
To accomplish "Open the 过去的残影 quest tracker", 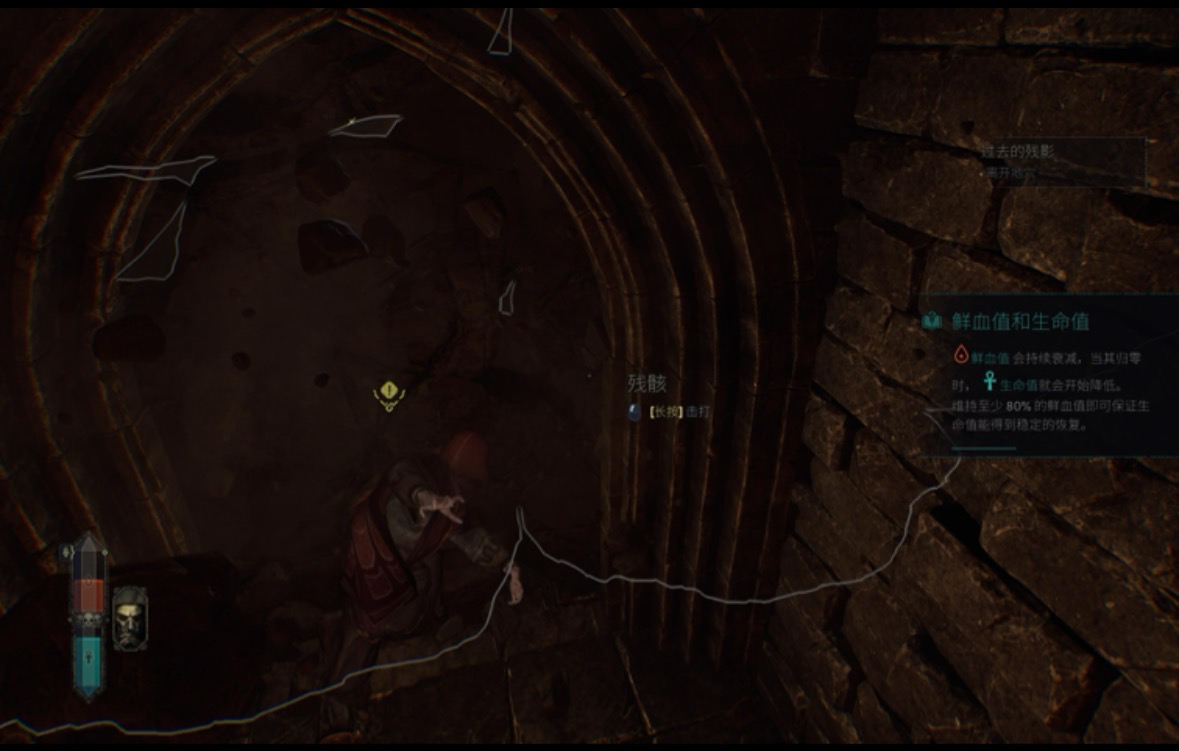I will click(1018, 153).
